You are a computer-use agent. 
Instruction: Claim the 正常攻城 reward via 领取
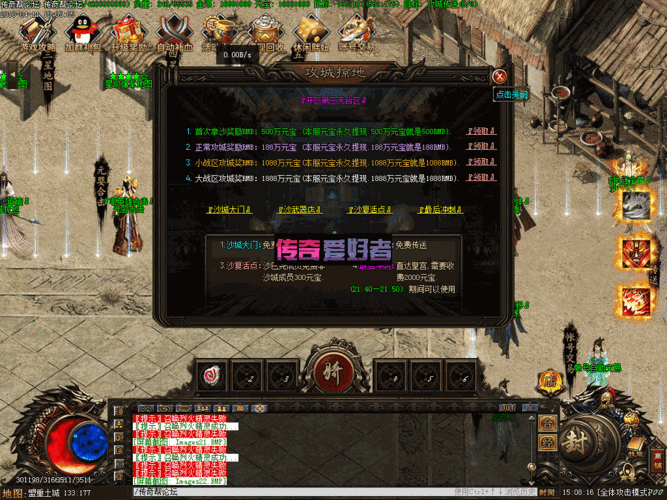482,147
